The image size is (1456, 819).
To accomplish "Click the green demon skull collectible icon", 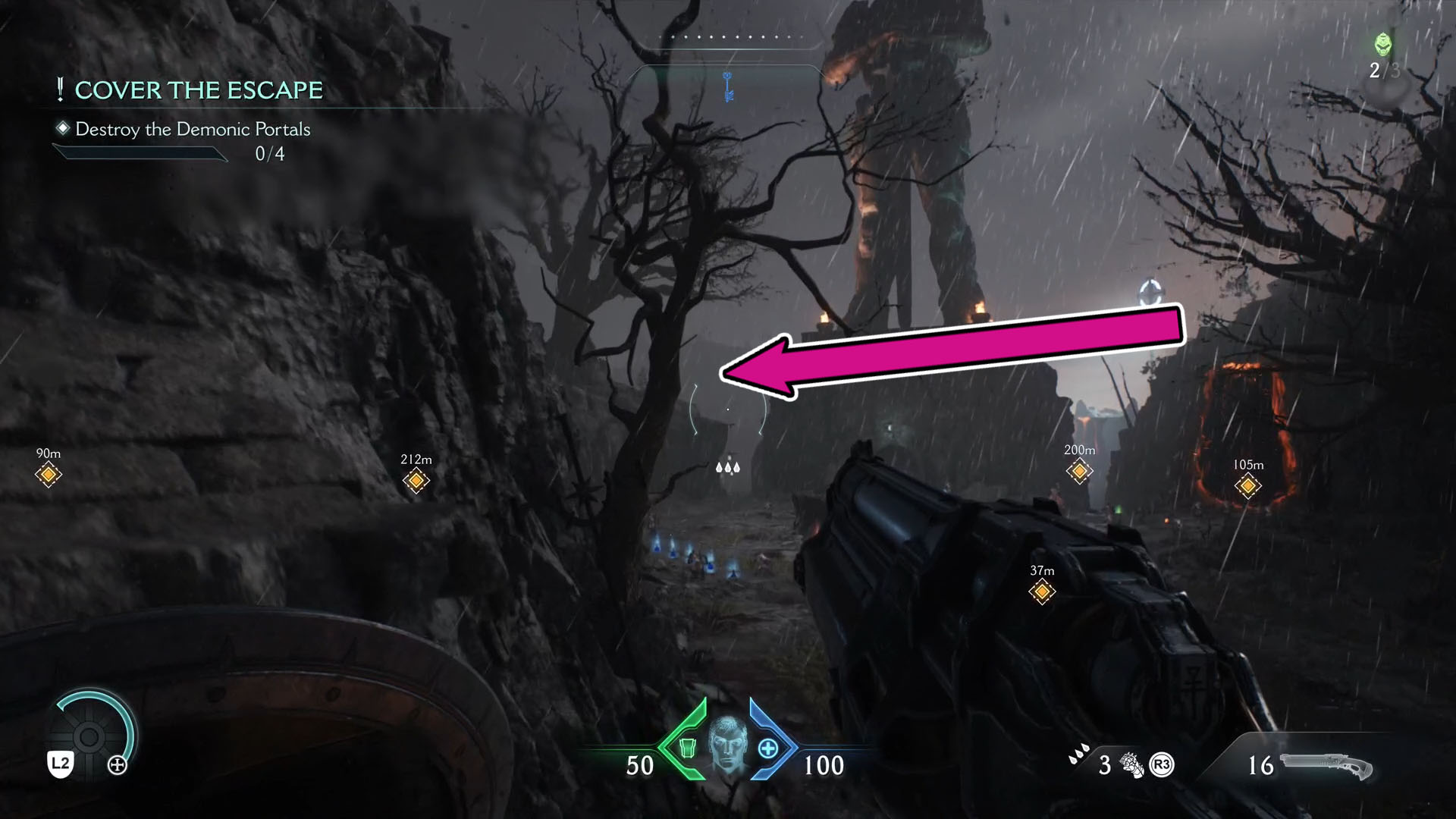I will pos(1382,45).
